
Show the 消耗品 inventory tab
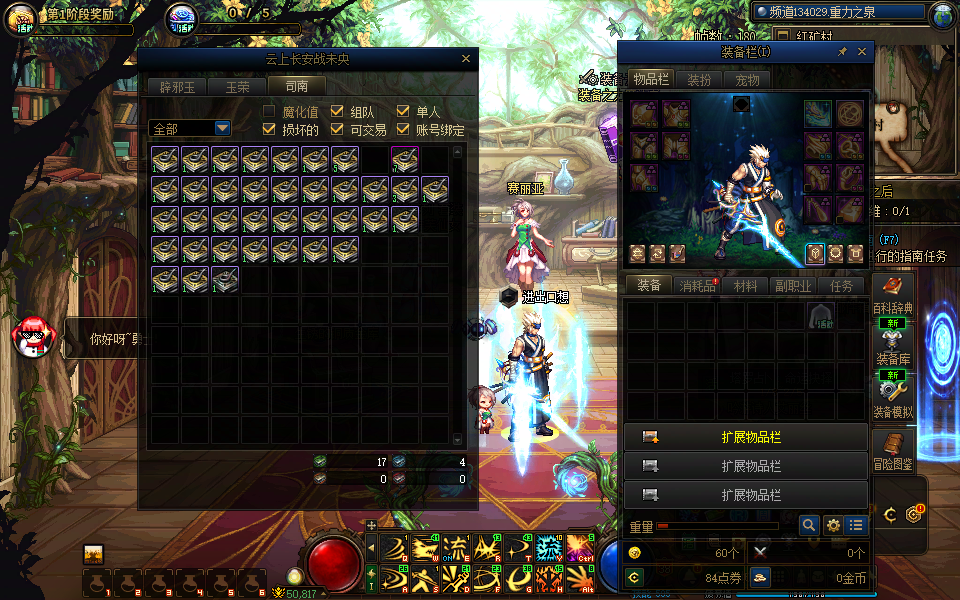(698, 286)
